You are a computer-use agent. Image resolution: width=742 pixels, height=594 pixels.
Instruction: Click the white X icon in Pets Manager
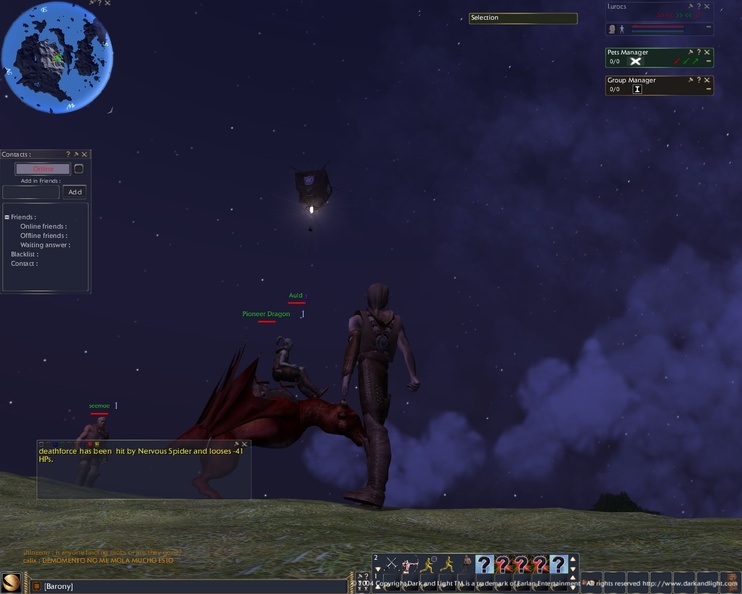pyautogui.click(x=635, y=62)
